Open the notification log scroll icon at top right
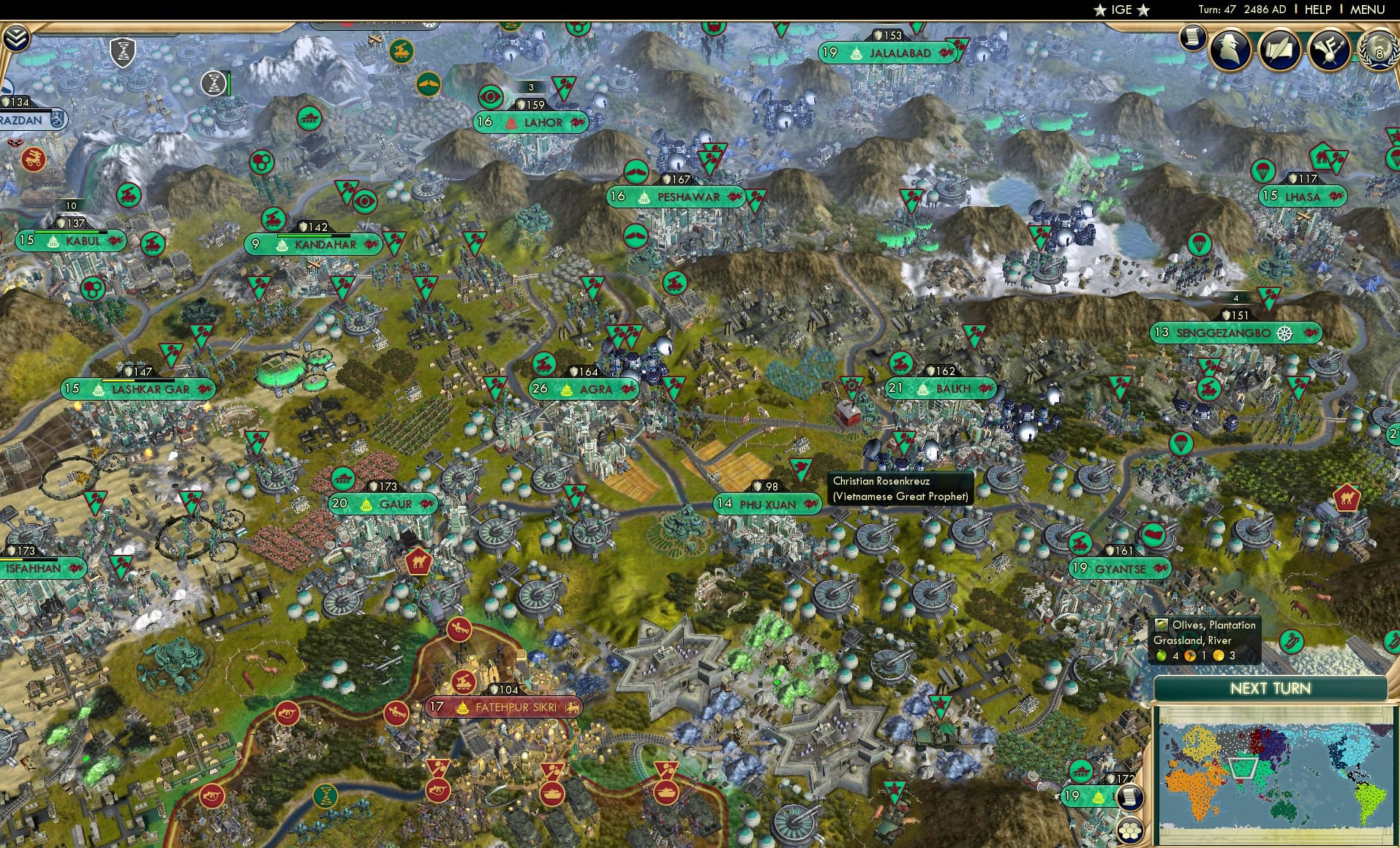Viewport: 1400px width, 848px height. [x=1192, y=40]
